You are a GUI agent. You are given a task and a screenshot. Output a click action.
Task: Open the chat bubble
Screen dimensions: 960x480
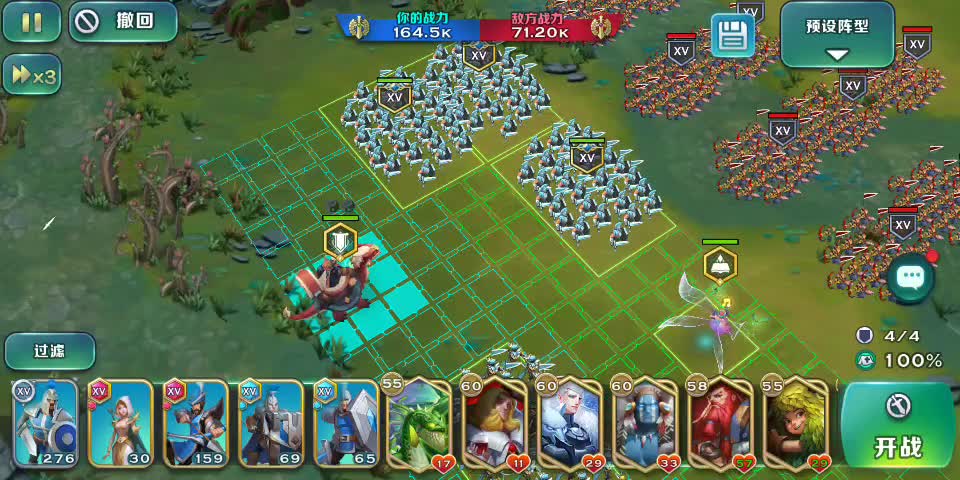[909, 277]
